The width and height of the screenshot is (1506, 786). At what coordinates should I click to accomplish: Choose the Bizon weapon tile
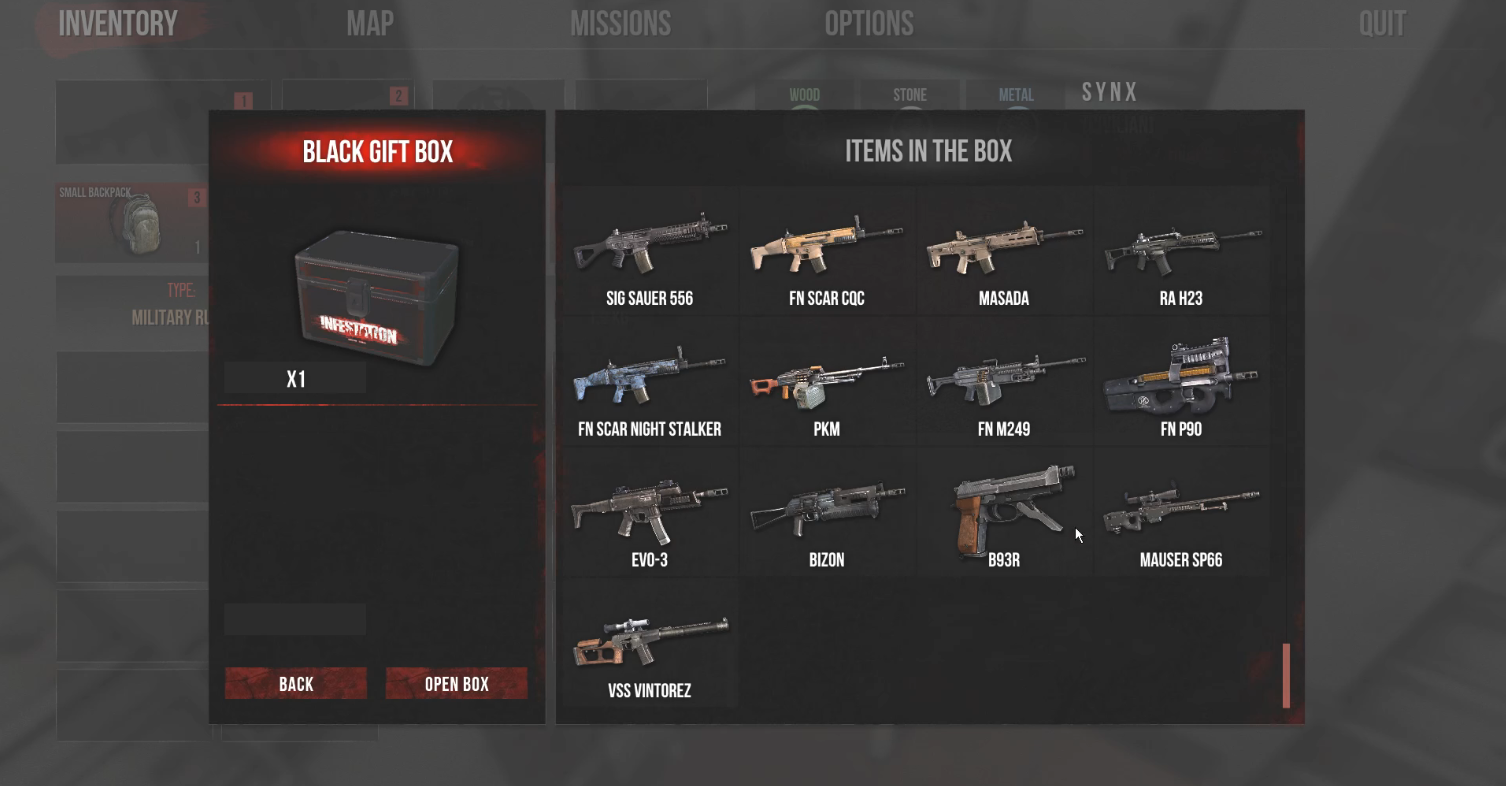tap(827, 514)
